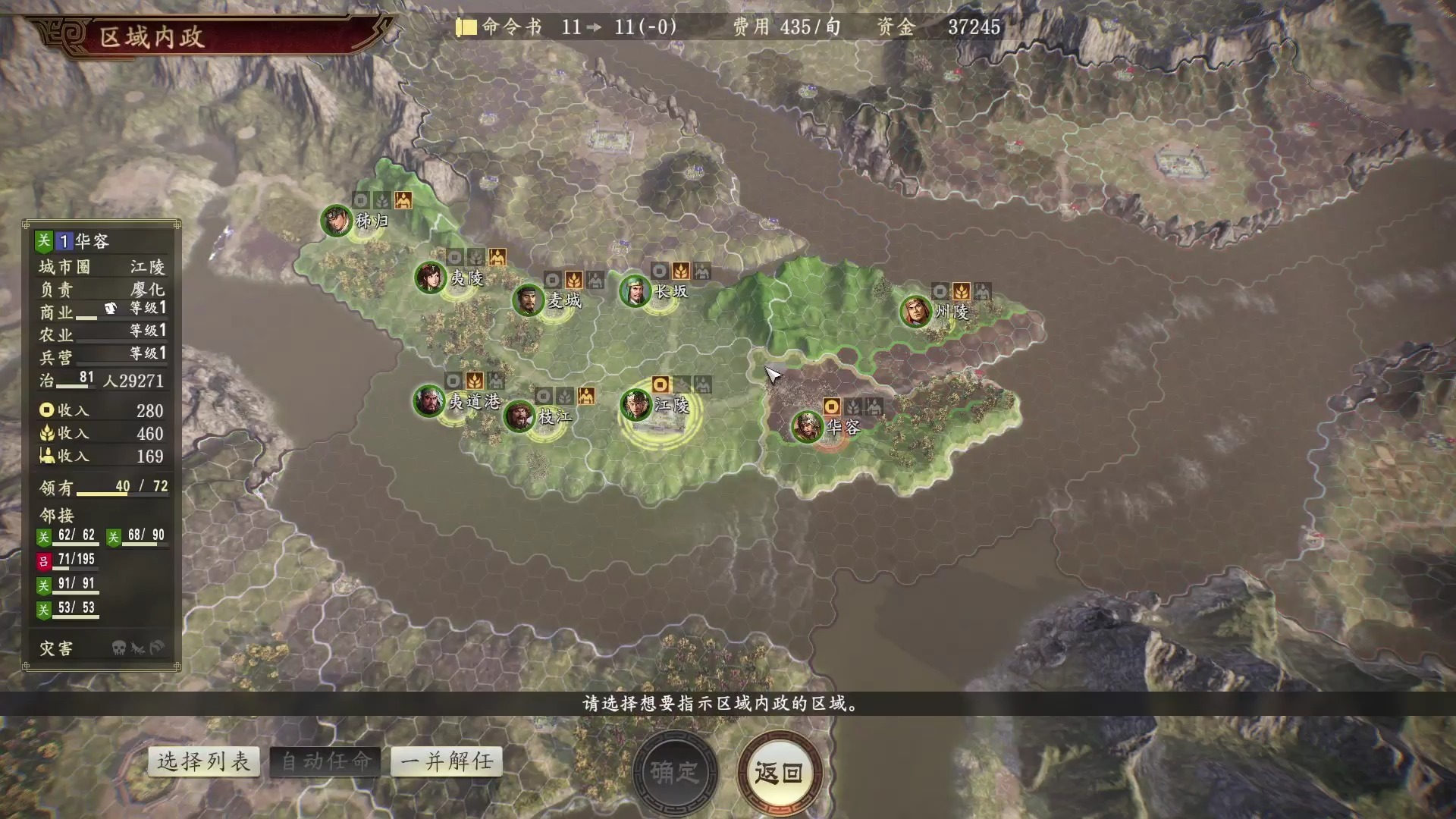Click the skull disaster icon under 灾害
The image size is (1456, 819).
pos(119,648)
